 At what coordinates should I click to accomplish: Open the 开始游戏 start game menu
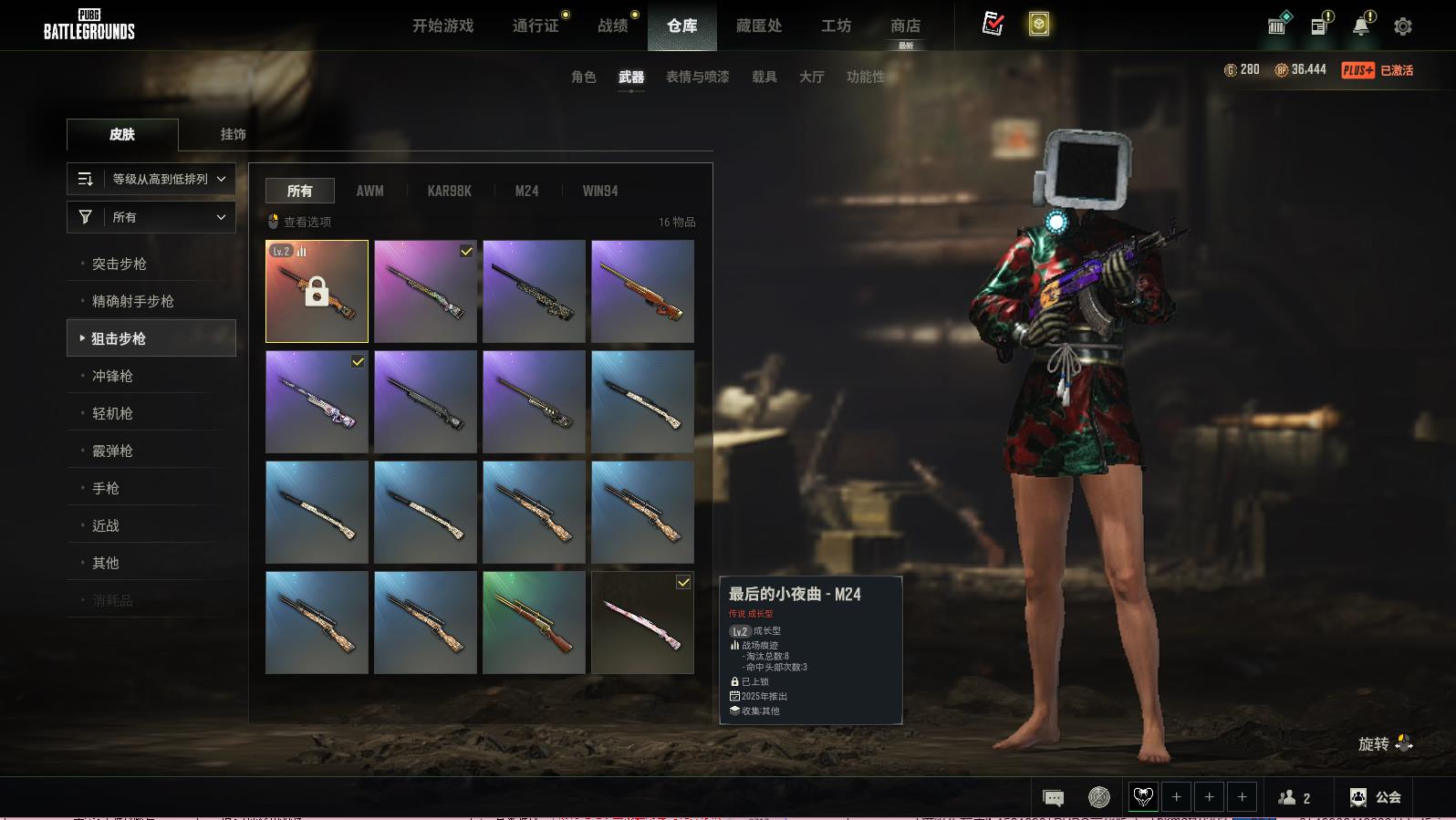coord(442,26)
